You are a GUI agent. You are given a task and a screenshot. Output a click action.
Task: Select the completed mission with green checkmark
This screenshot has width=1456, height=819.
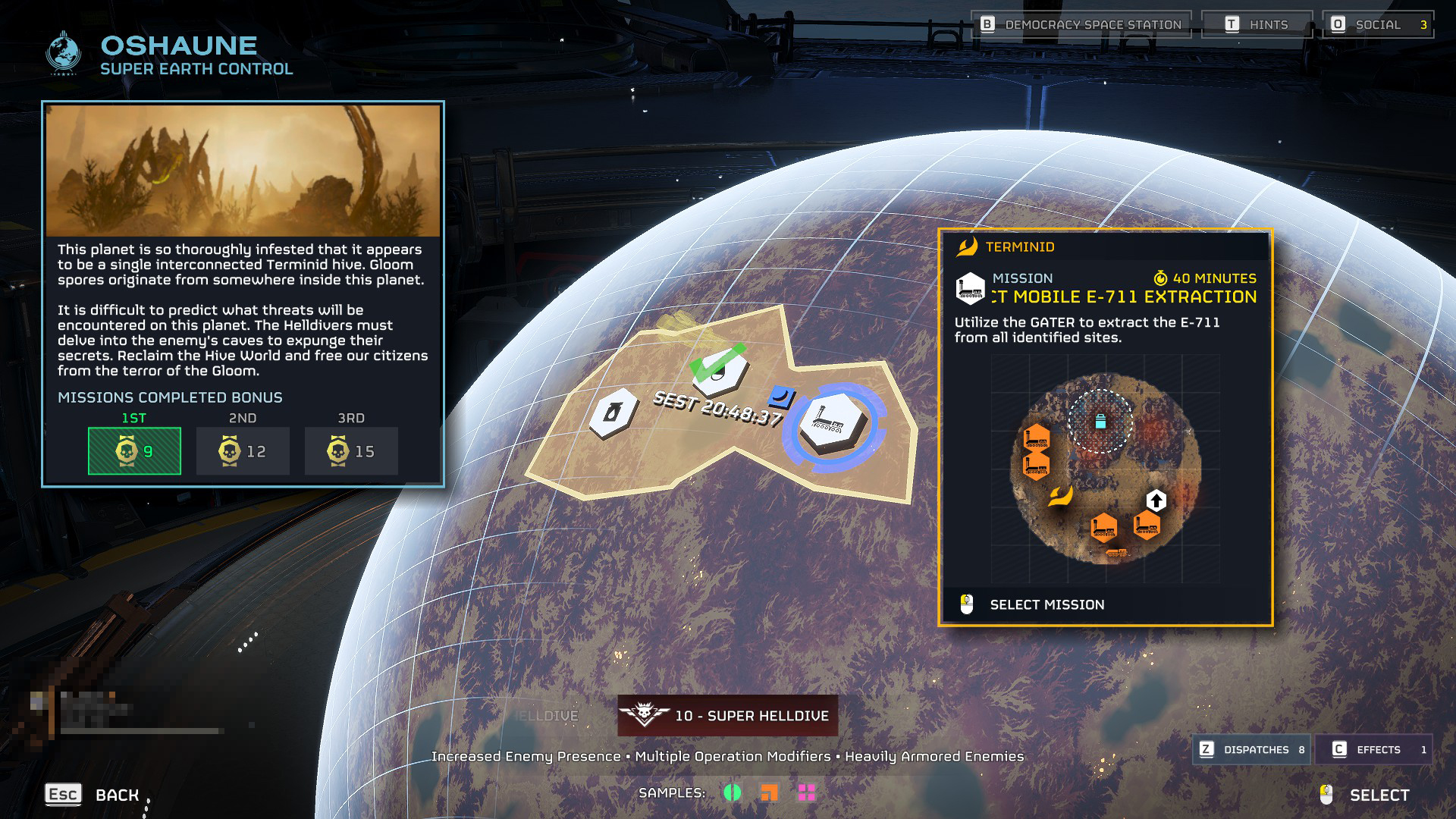click(717, 371)
